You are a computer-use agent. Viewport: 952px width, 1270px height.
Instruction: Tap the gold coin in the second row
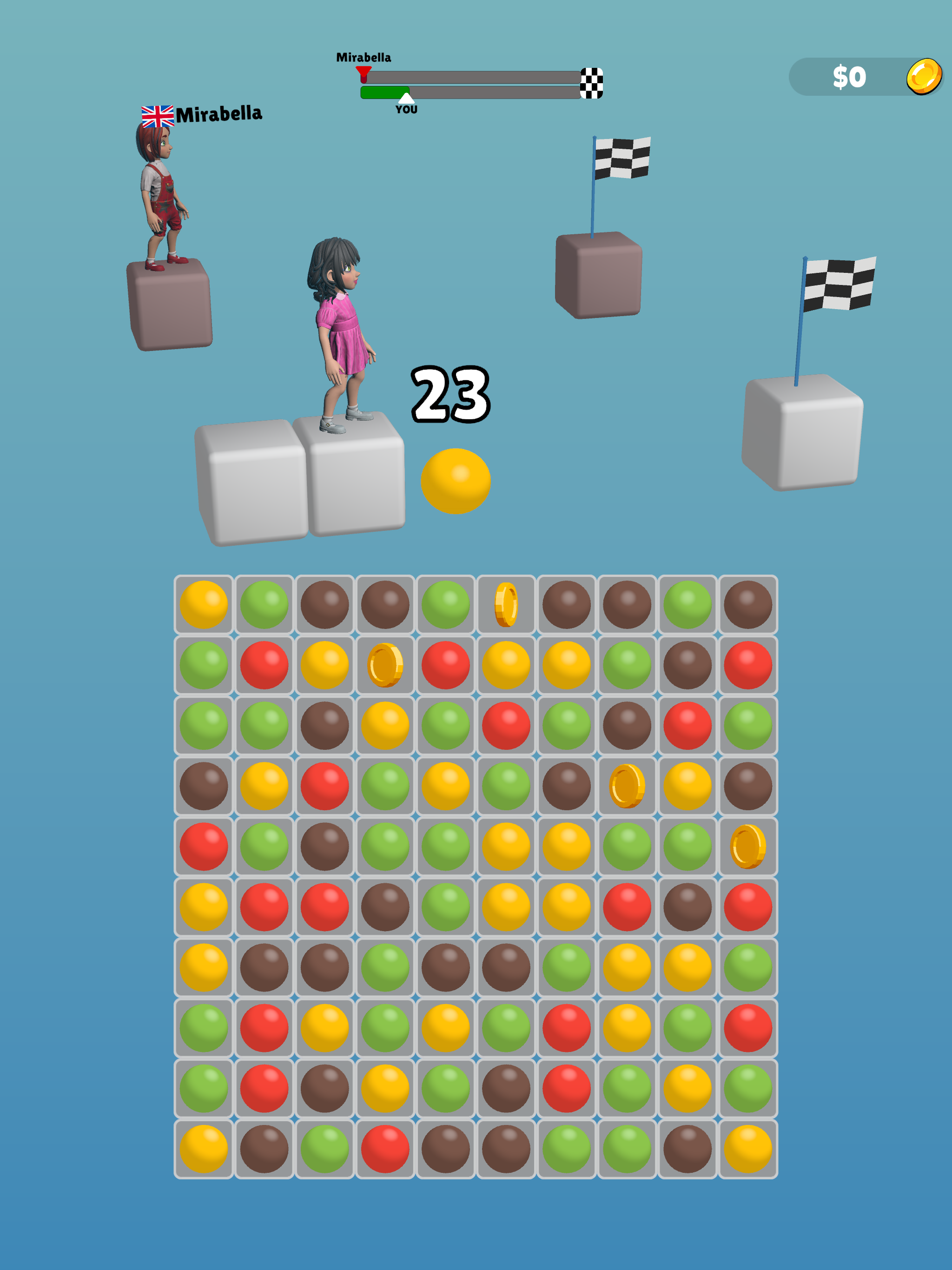click(x=385, y=666)
